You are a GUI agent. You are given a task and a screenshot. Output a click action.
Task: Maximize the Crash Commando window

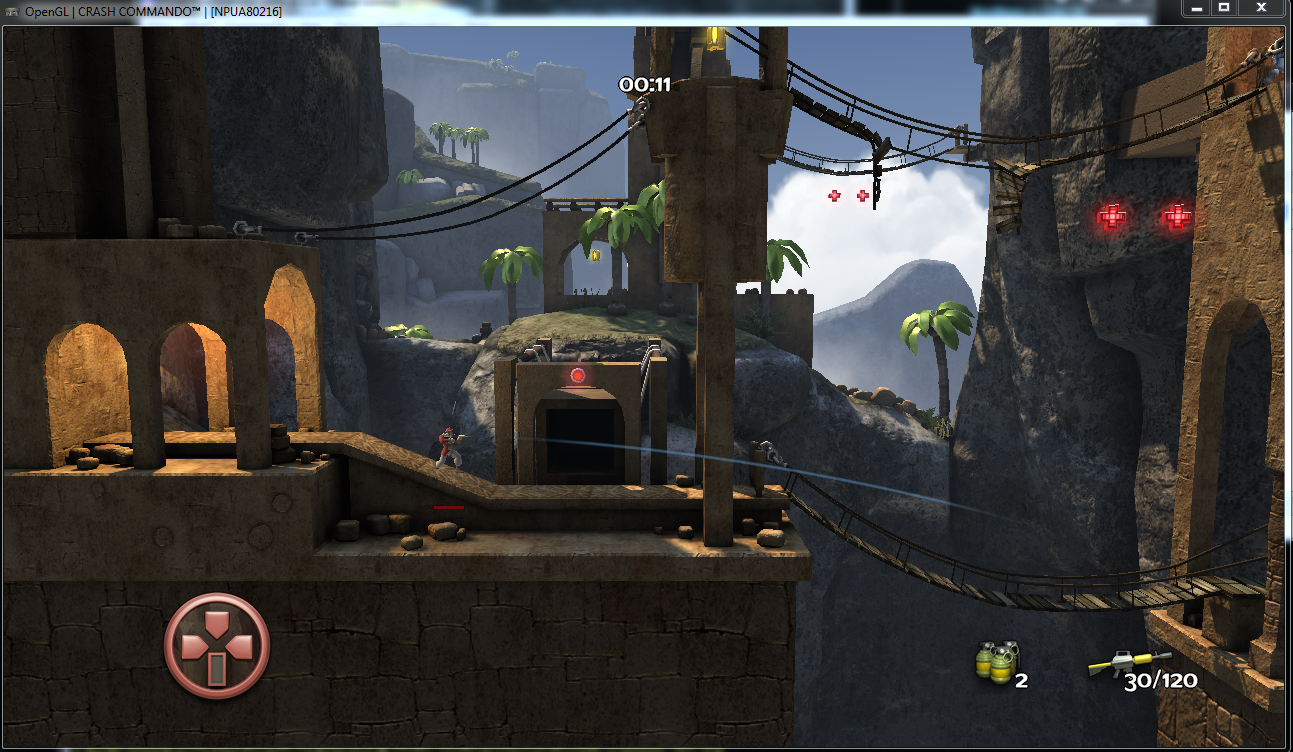point(1223,8)
